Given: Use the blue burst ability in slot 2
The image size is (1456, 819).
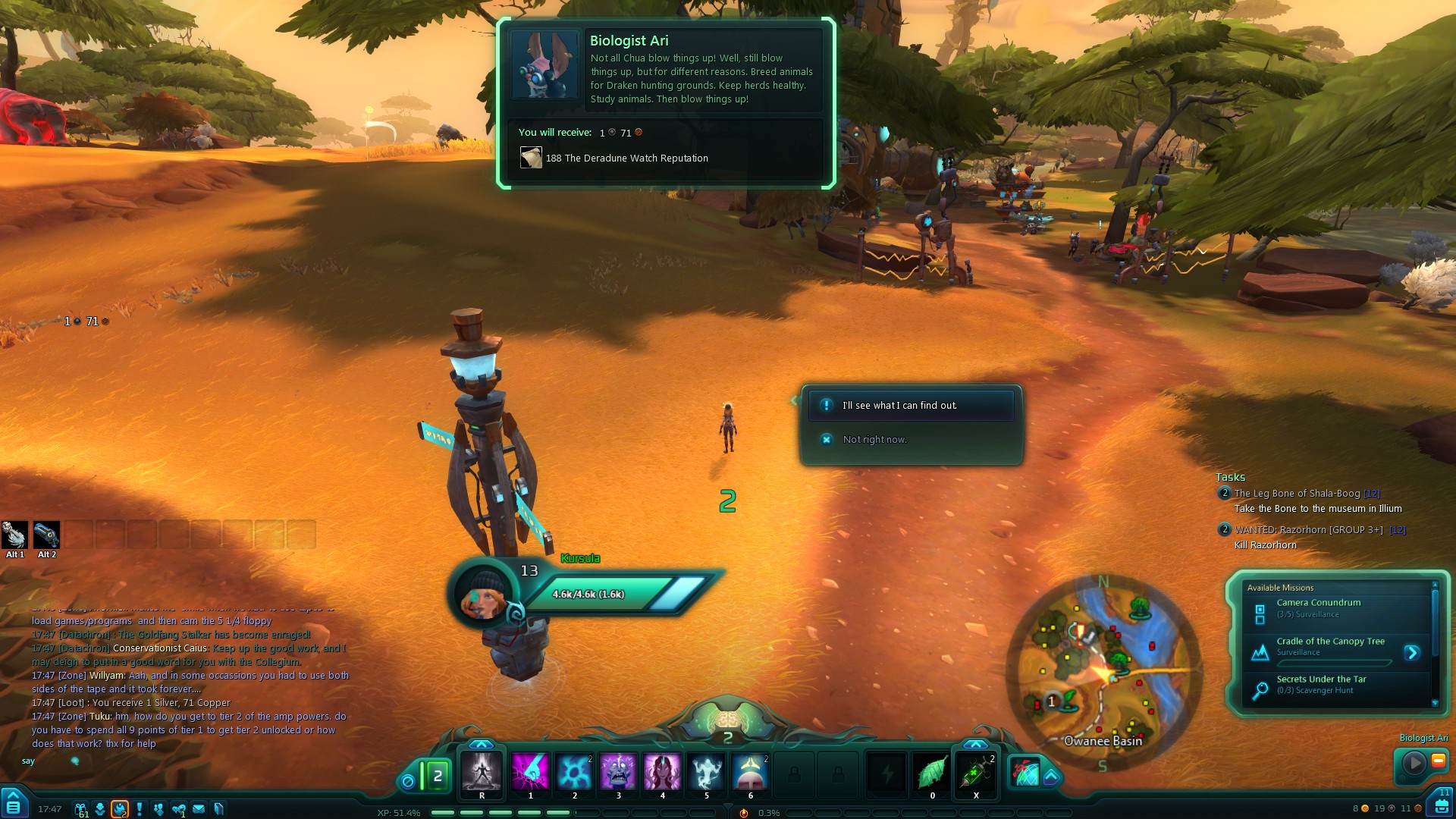Looking at the screenshot, I should (x=574, y=773).
